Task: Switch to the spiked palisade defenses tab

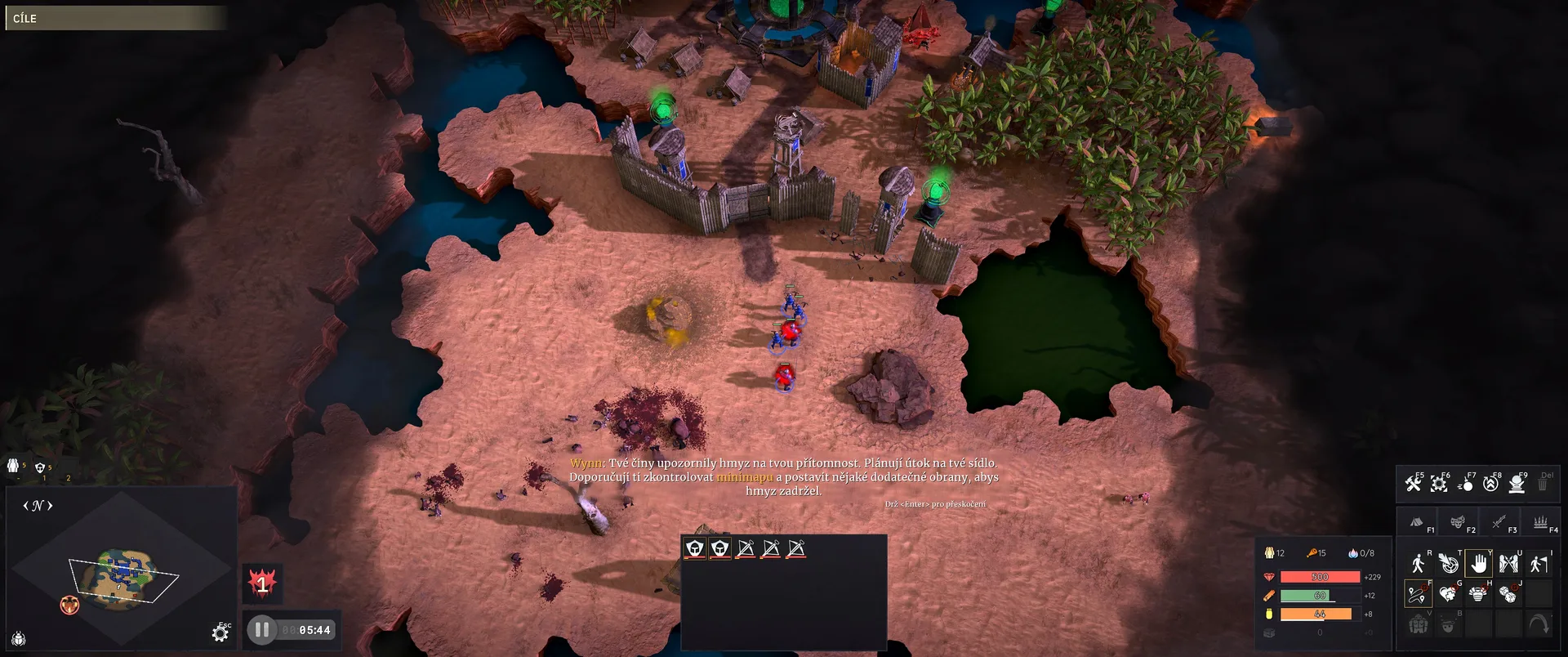Action: click(1540, 521)
